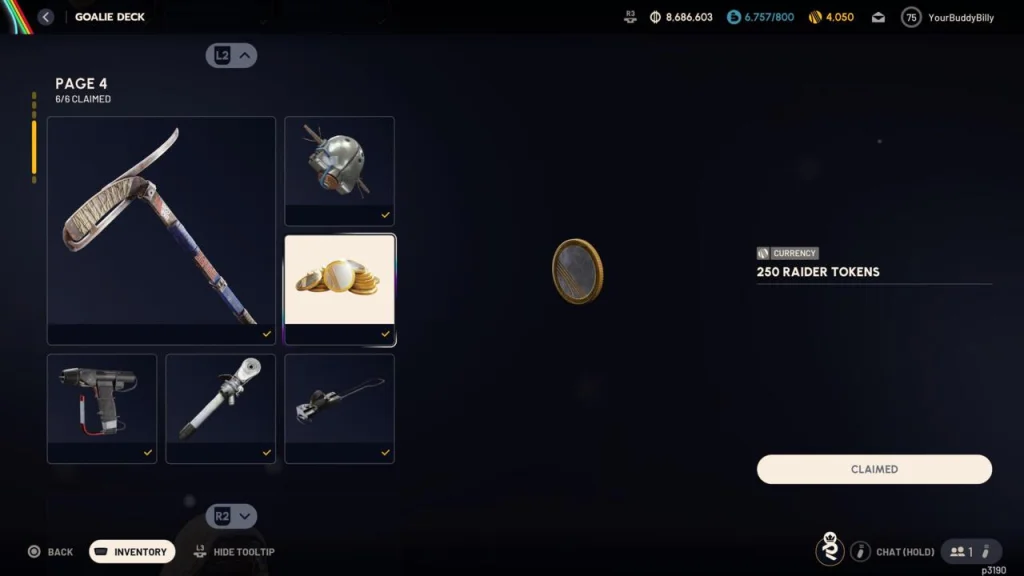The image size is (1024, 576).
Task: Select the hockey stick pickaxe reward
Action: pos(161,230)
